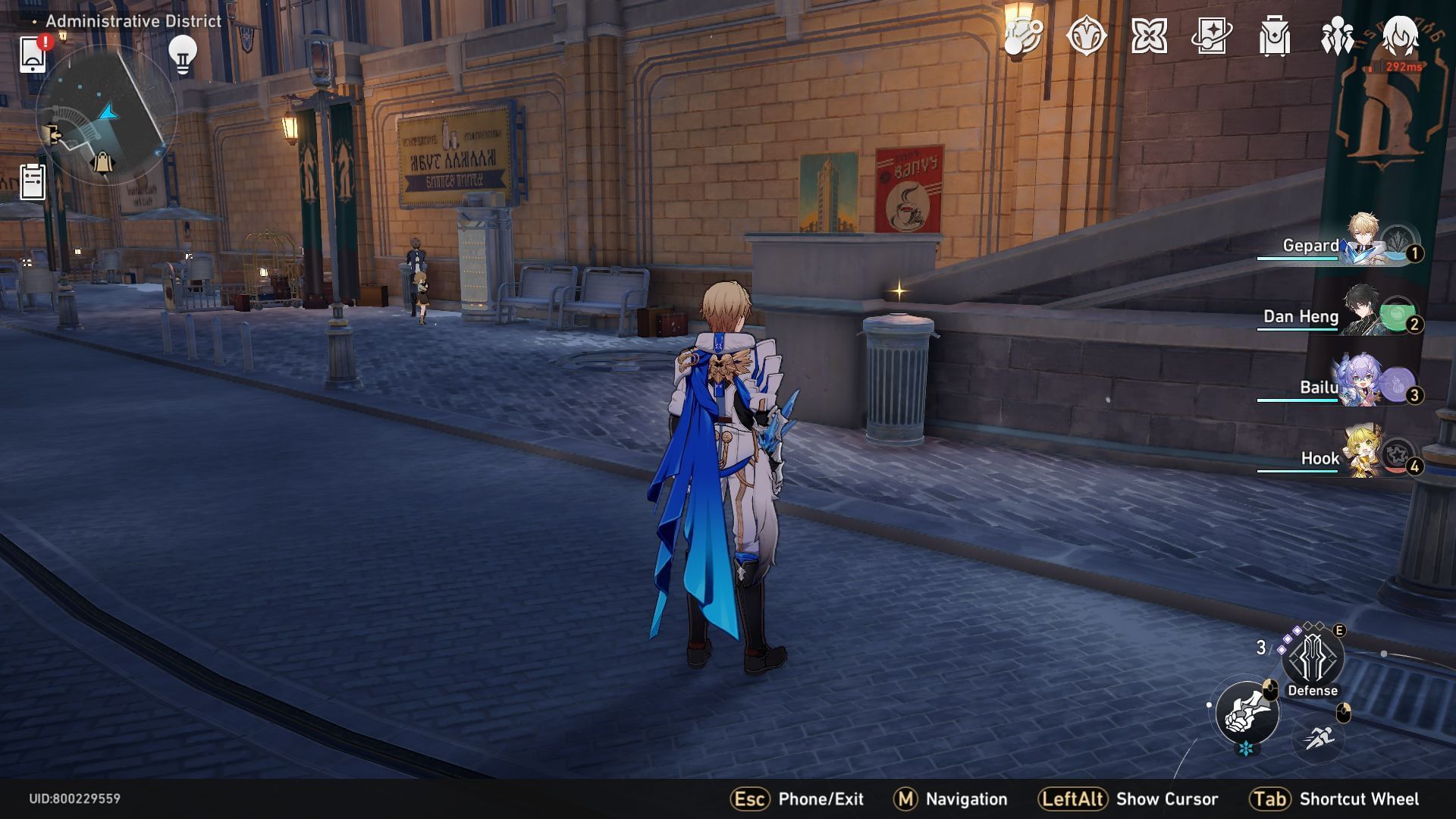This screenshot has height=819, width=1456.
Task: Open the mission clipboard icon
Action: 33,182
